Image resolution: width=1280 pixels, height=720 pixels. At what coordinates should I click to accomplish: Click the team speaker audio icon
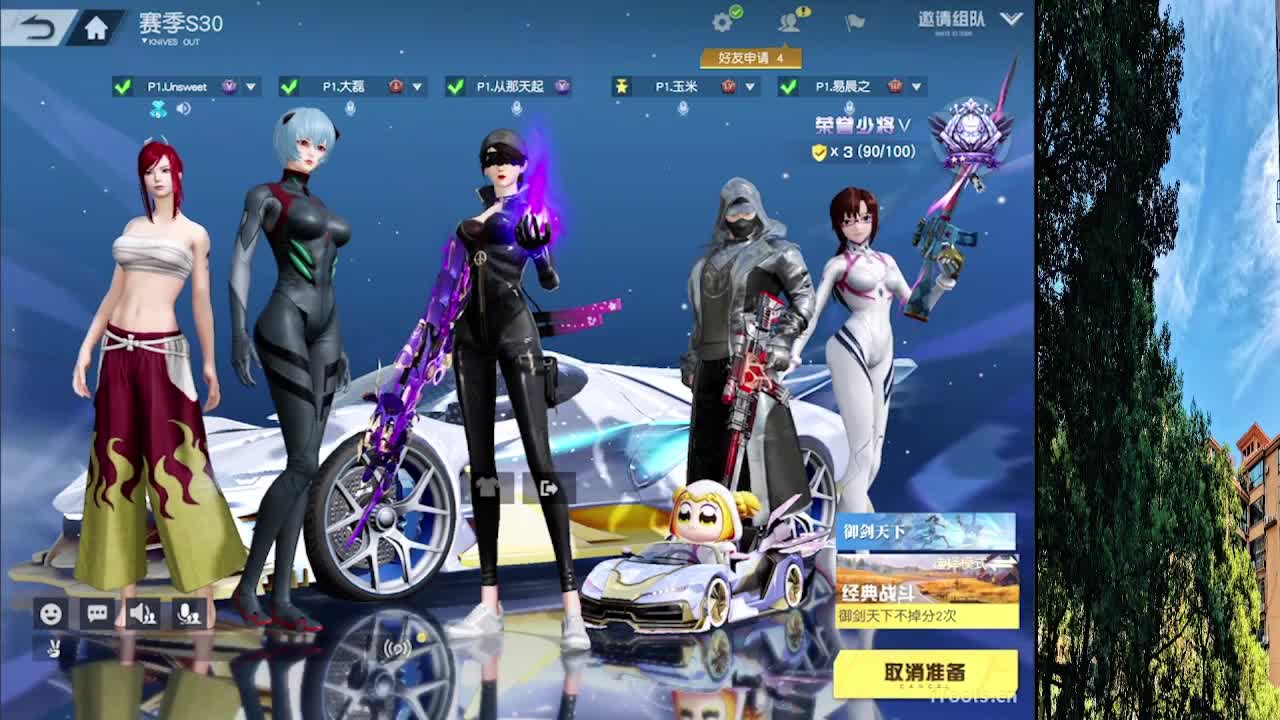pyautogui.click(x=143, y=612)
